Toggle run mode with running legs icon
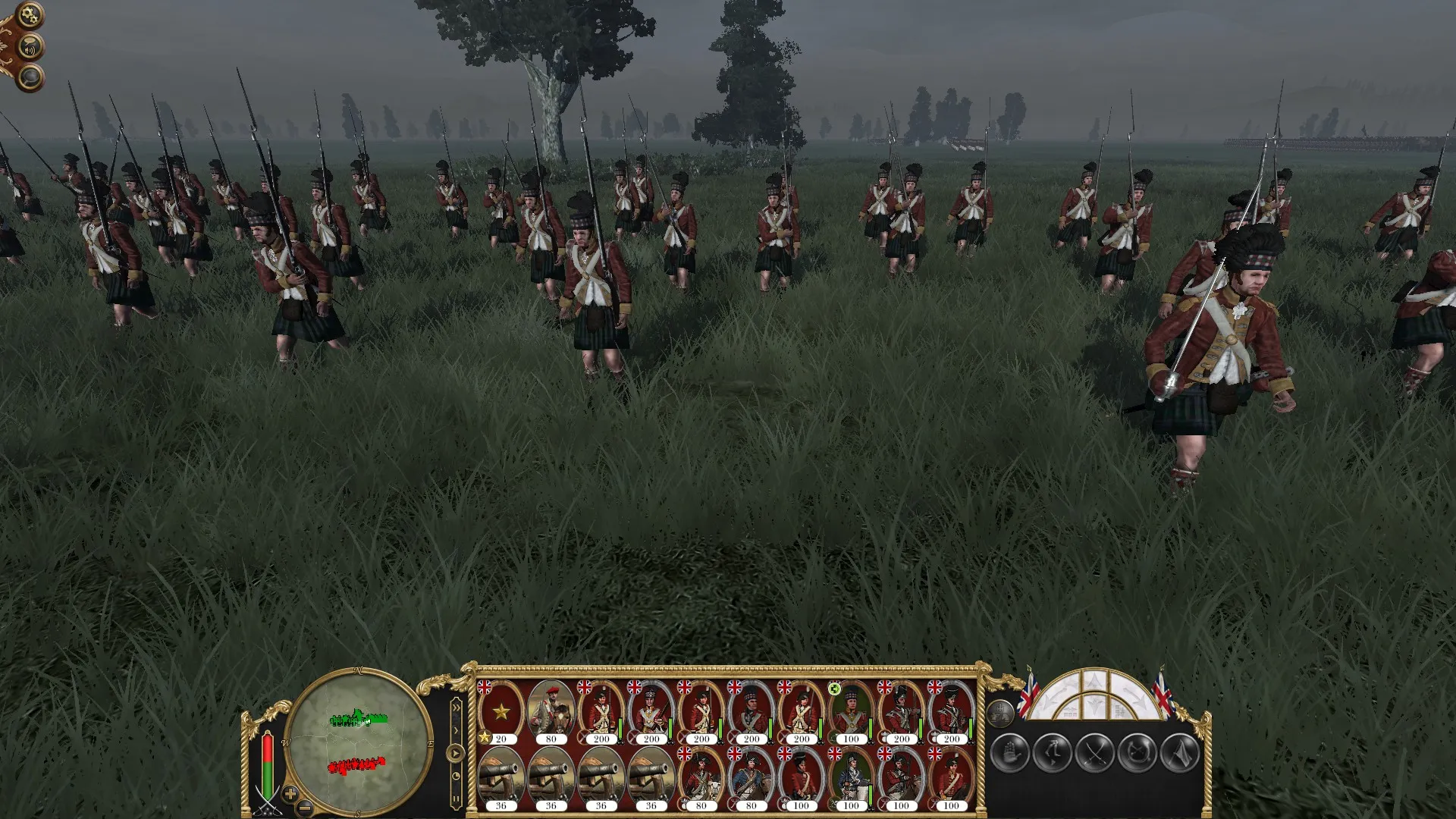1456x819 pixels. 1052,752
